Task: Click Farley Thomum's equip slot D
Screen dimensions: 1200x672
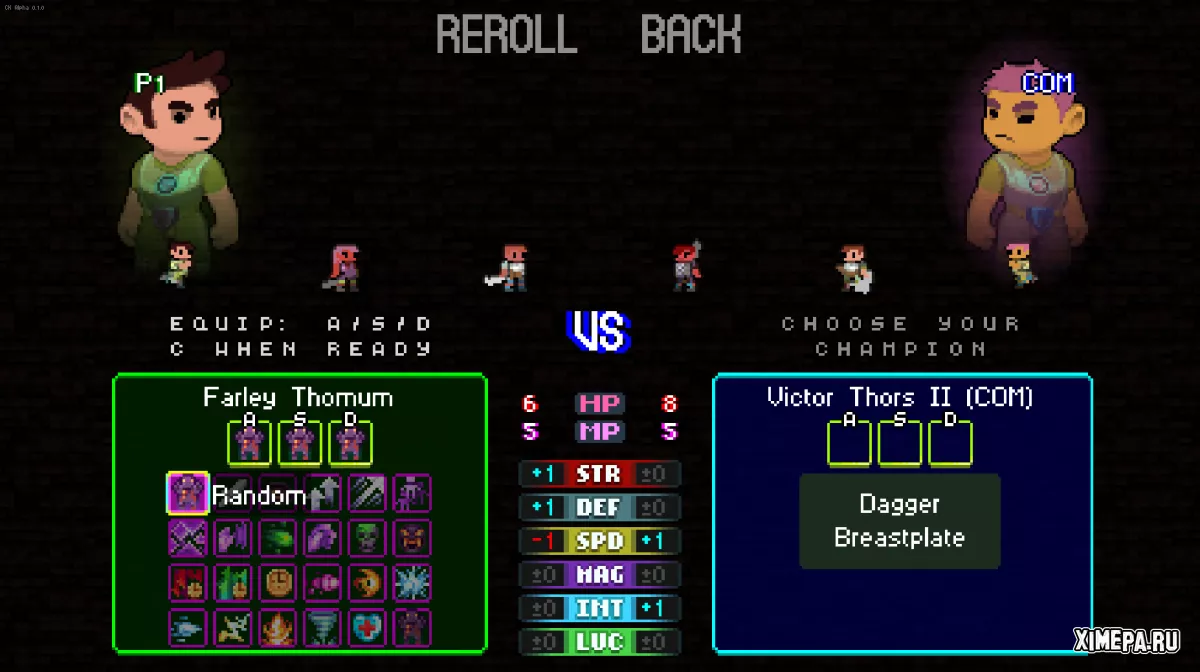Action: pyautogui.click(x=349, y=443)
